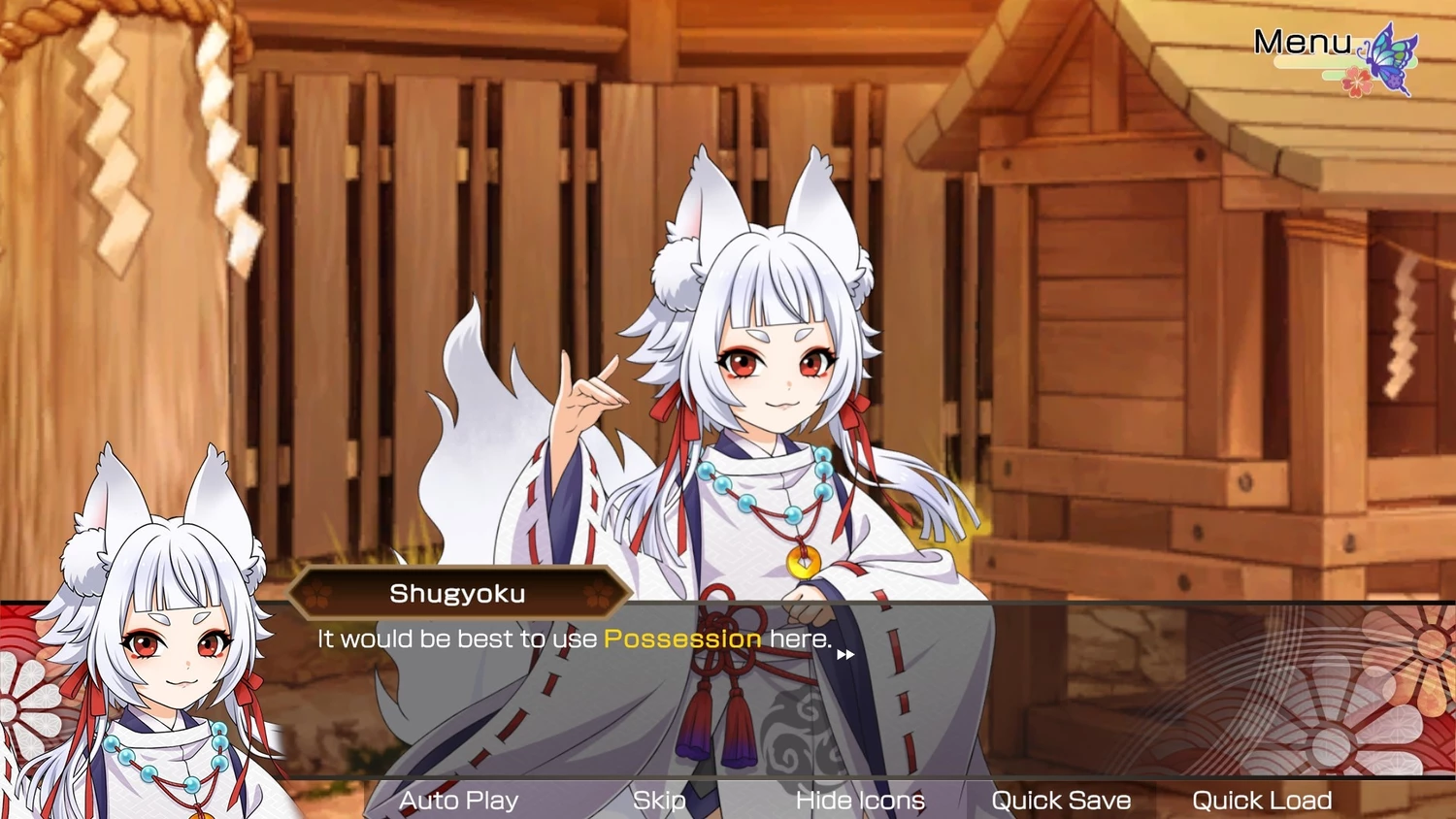The height and width of the screenshot is (819, 1456).
Task: Hide the interface icons
Action: pos(859,801)
